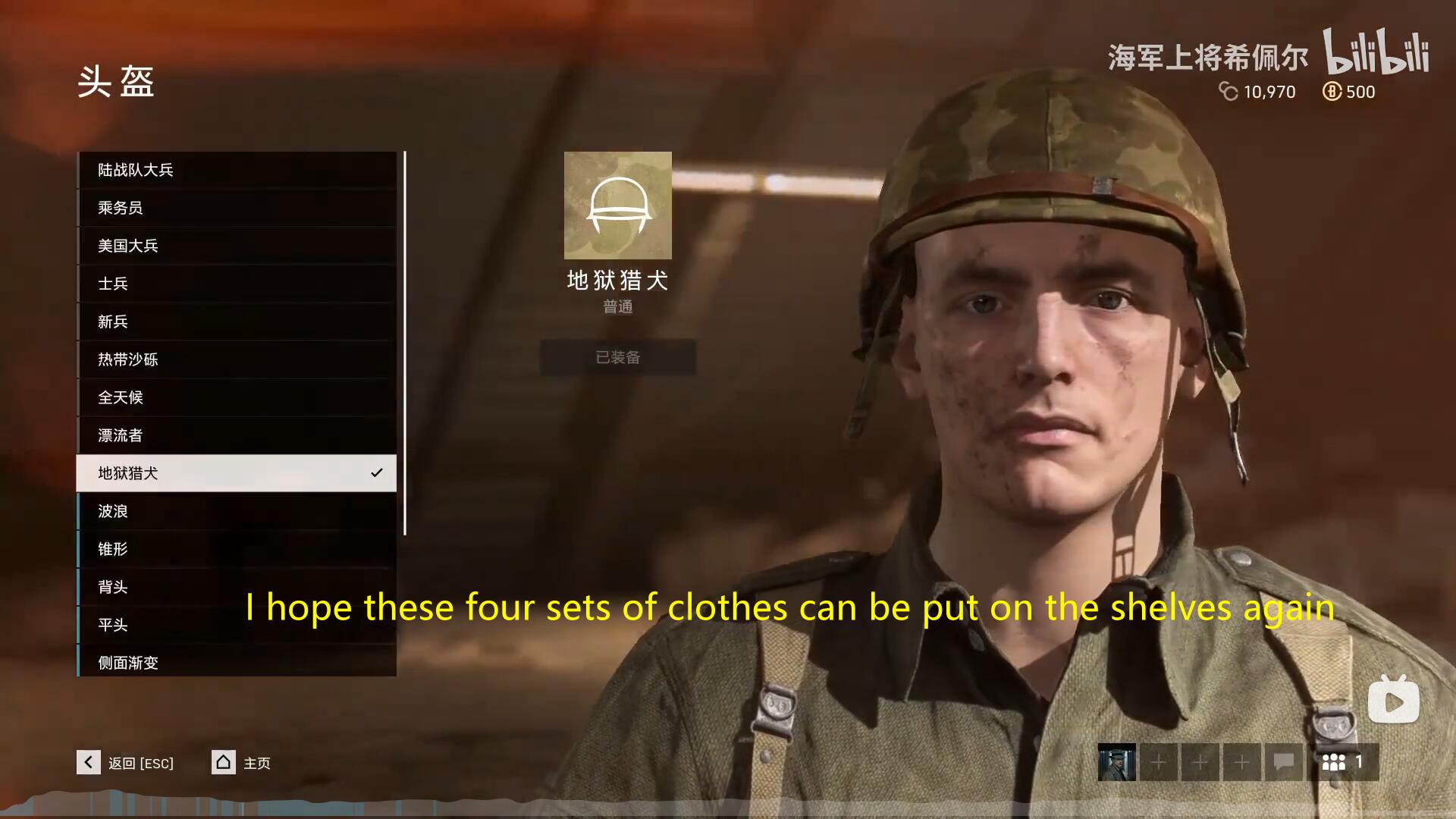Screen dimensions: 1456x819
Task: Pick the 平头 entry
Action: point(236,625)
